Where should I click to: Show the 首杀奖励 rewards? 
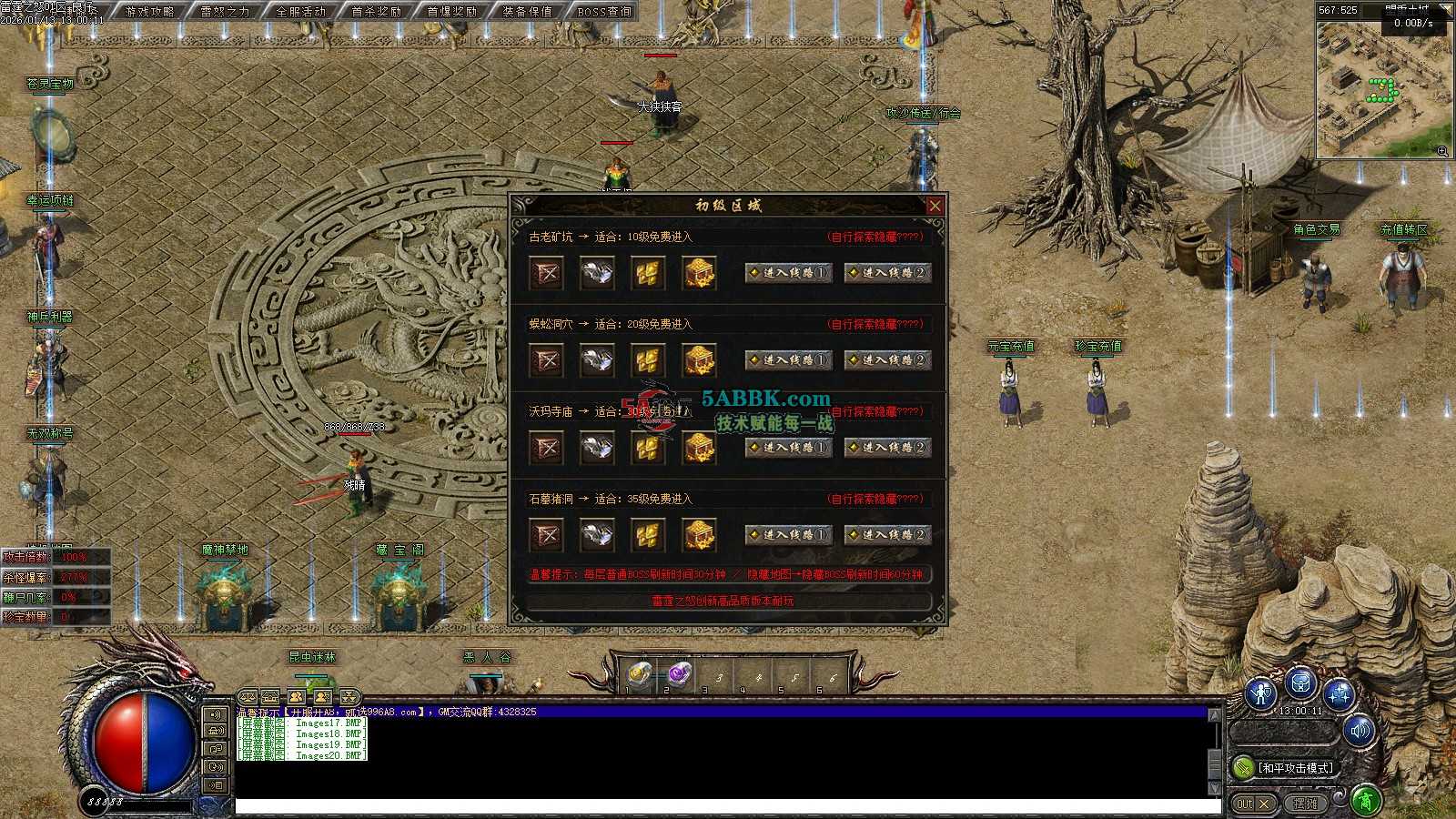[376, 12]
